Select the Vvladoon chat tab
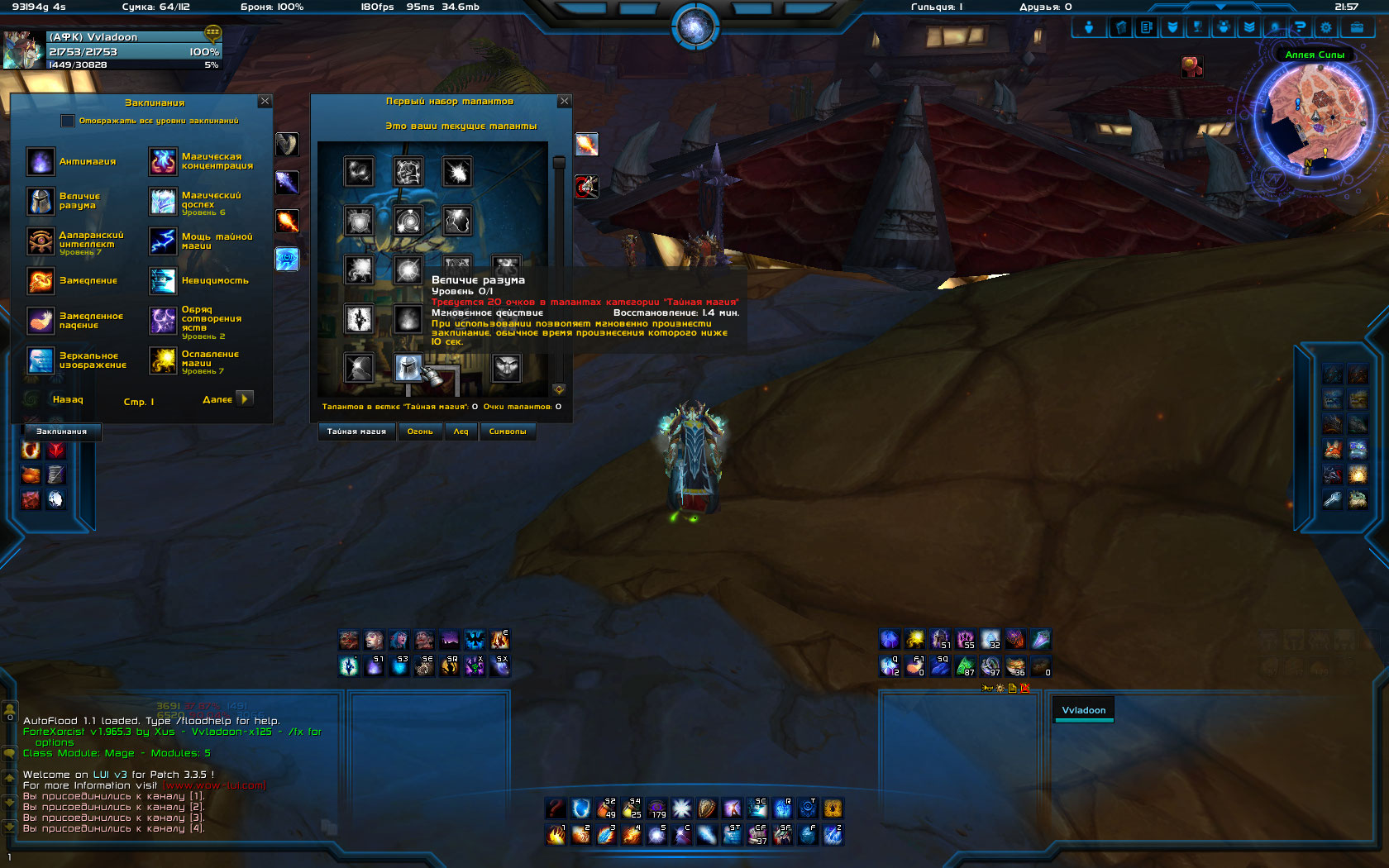Image resolution: width=1389 pixels, height=868 pixels. (x=1083, y=710)
